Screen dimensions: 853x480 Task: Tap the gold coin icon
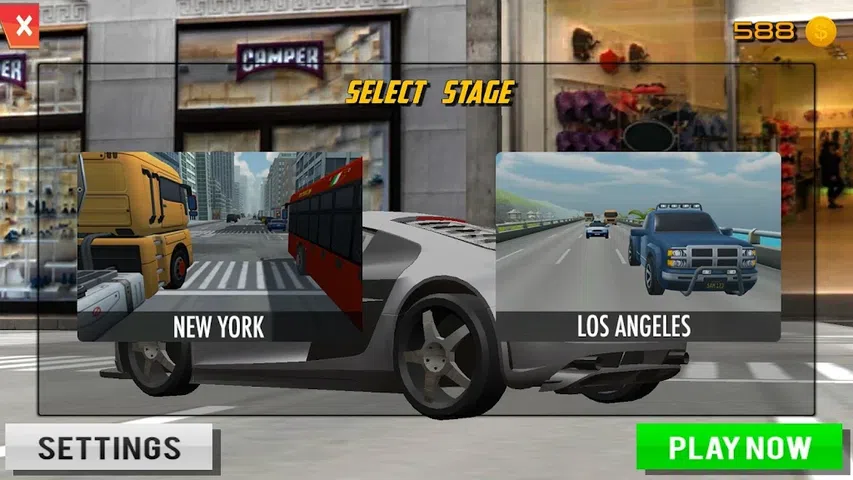821,31
